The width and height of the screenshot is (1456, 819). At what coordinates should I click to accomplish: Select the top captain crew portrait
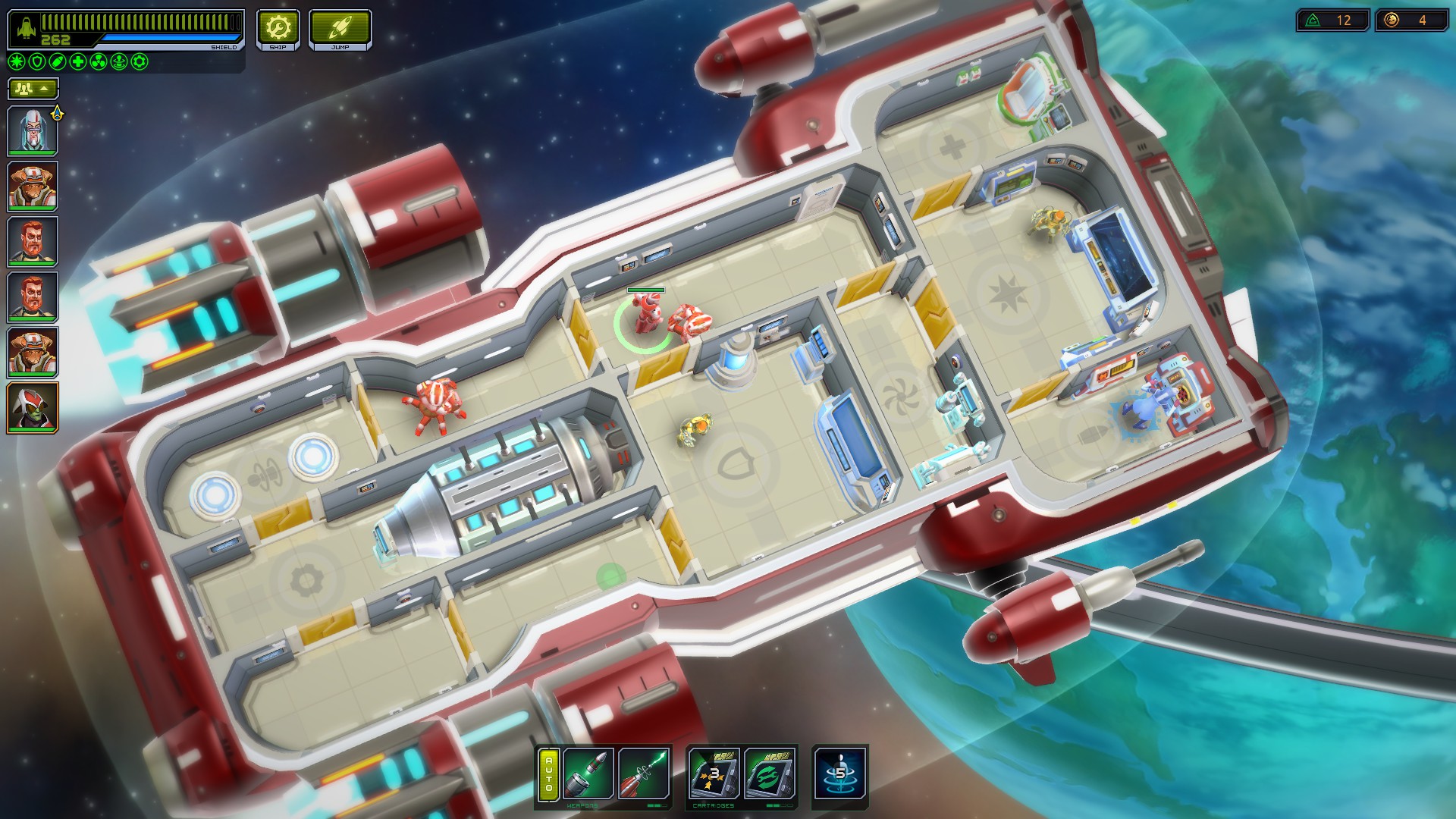point(33,129)
